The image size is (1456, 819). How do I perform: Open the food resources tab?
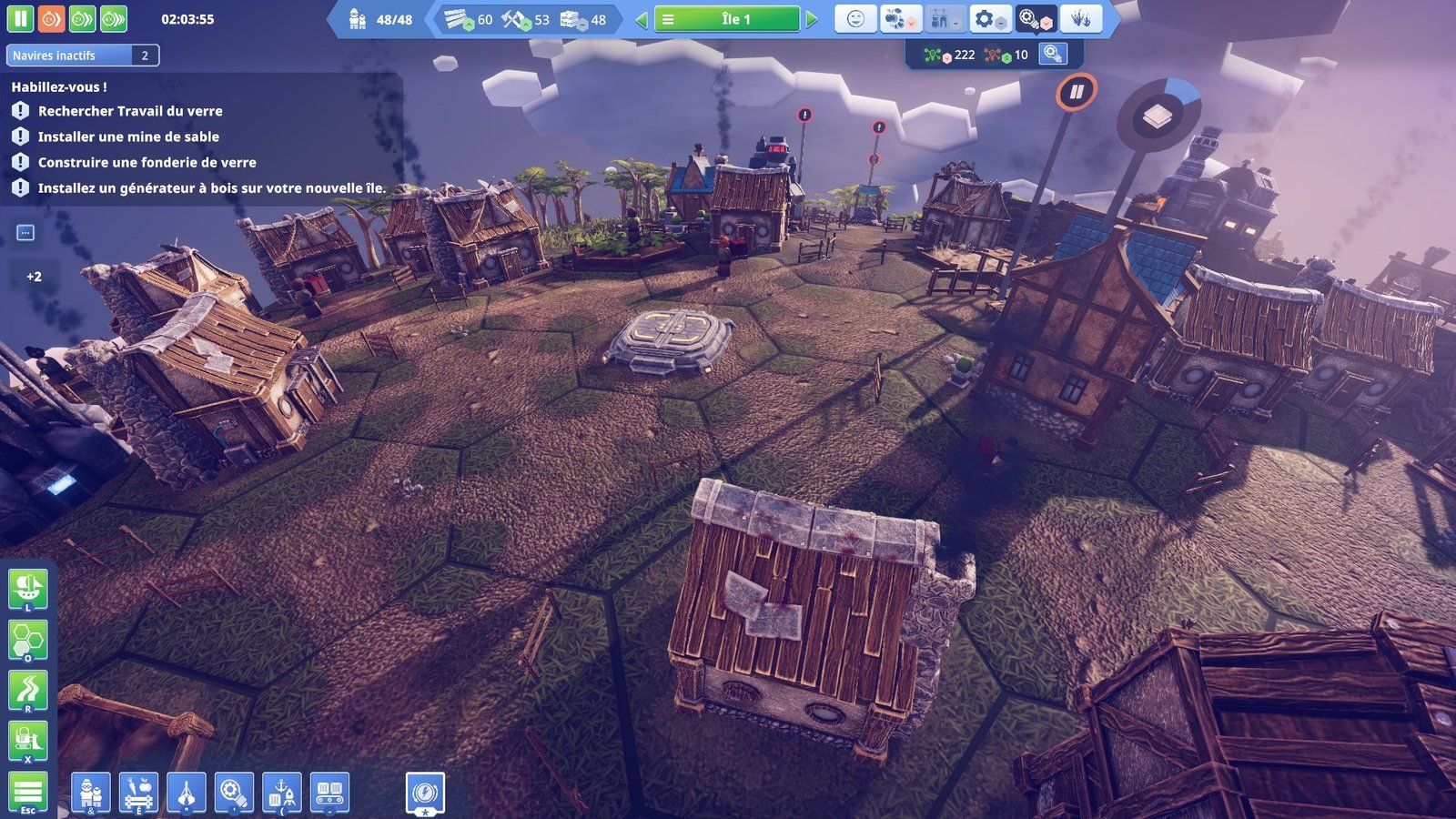coord(899,19)
